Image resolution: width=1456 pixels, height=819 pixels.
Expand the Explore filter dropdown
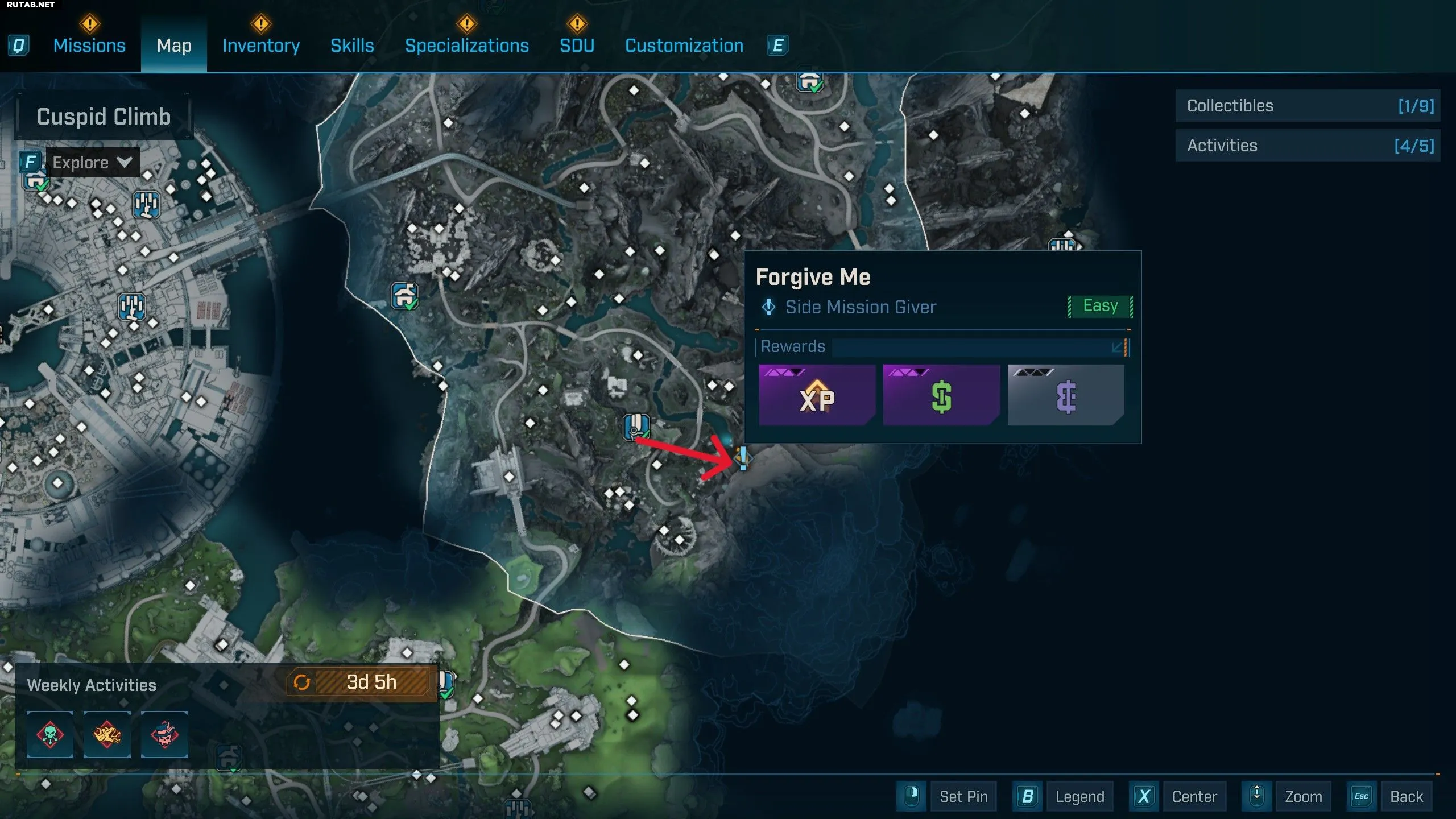click(92, 163)
